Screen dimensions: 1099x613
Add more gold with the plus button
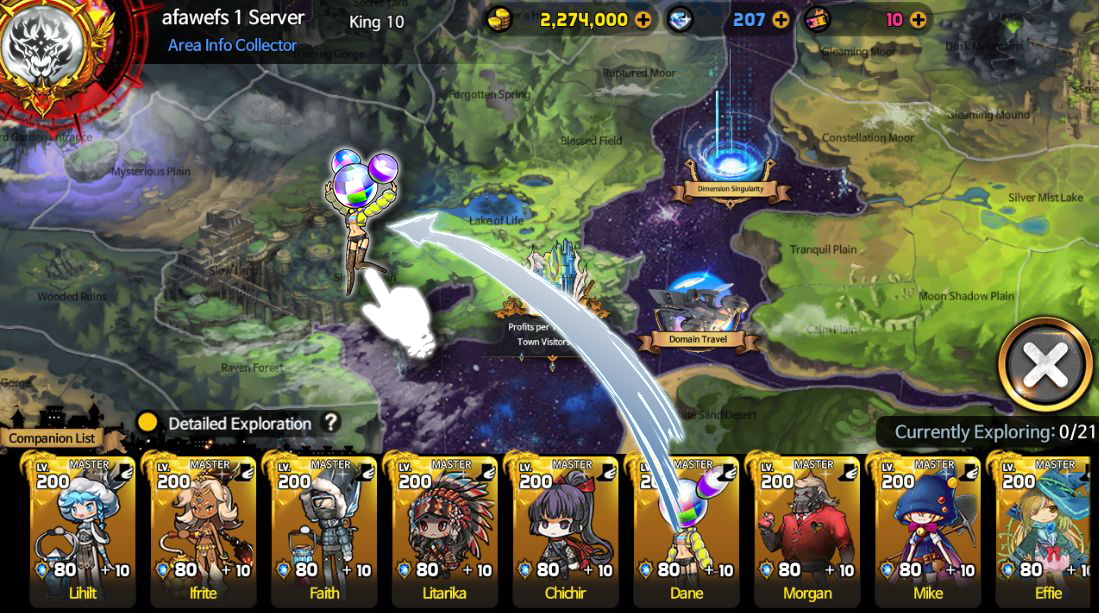(x=642, y=20)
